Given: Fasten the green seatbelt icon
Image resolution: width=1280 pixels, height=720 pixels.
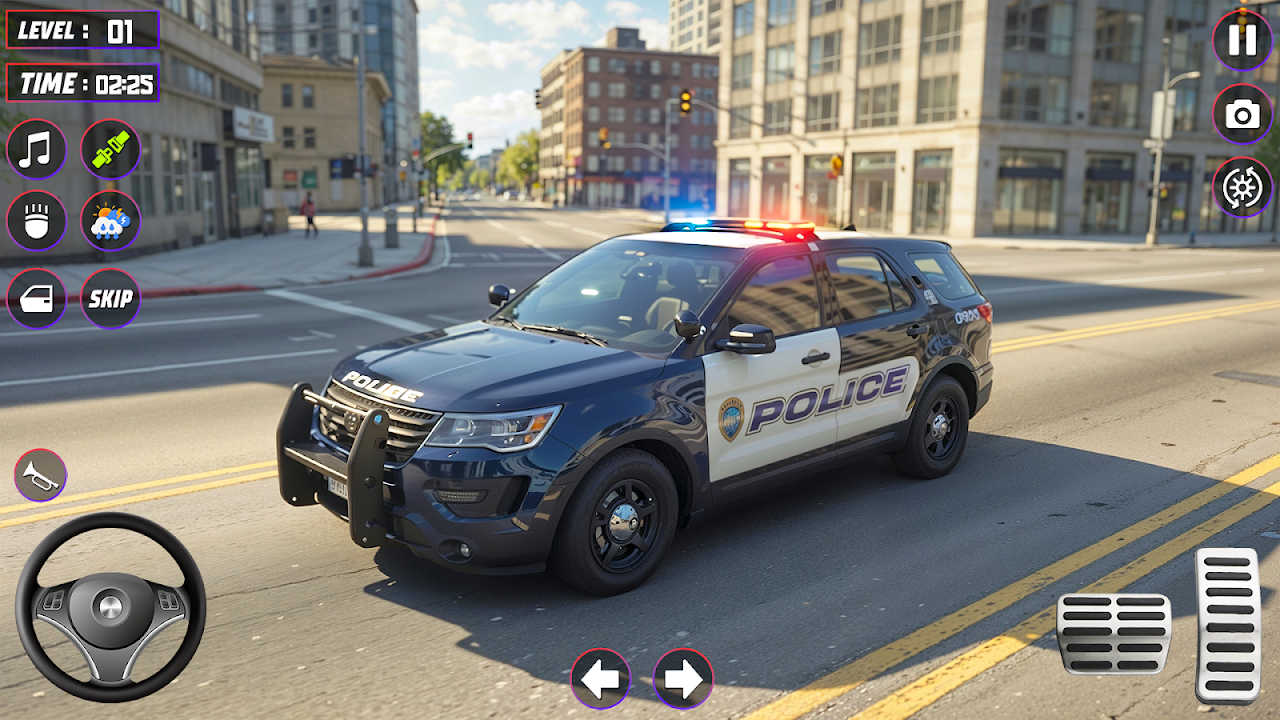Looking at the screenshot, I should click(110, 149).
